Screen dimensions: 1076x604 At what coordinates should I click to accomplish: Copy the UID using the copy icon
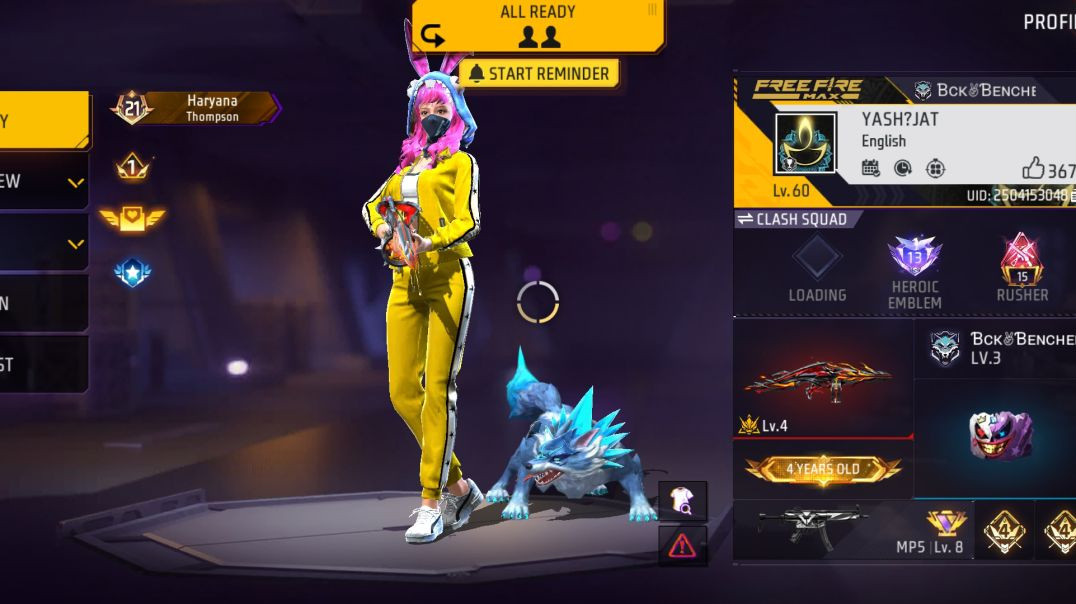[1072, 196]
